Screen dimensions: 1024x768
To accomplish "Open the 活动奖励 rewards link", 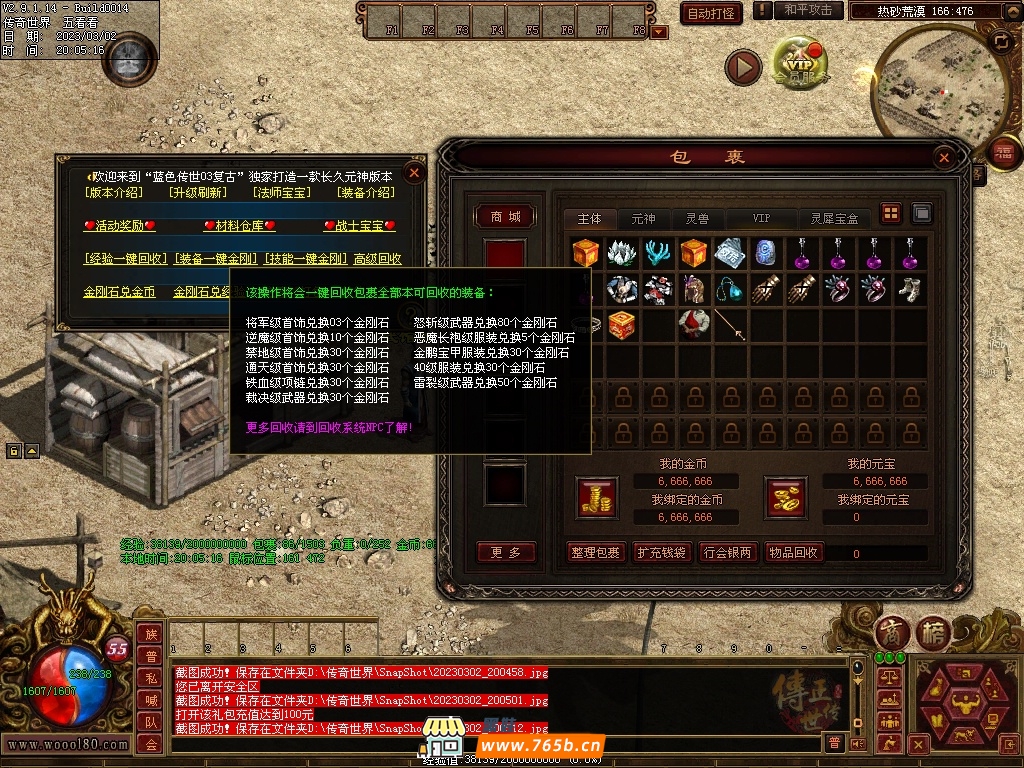I will pyautogui.click(x=119, y=226).
